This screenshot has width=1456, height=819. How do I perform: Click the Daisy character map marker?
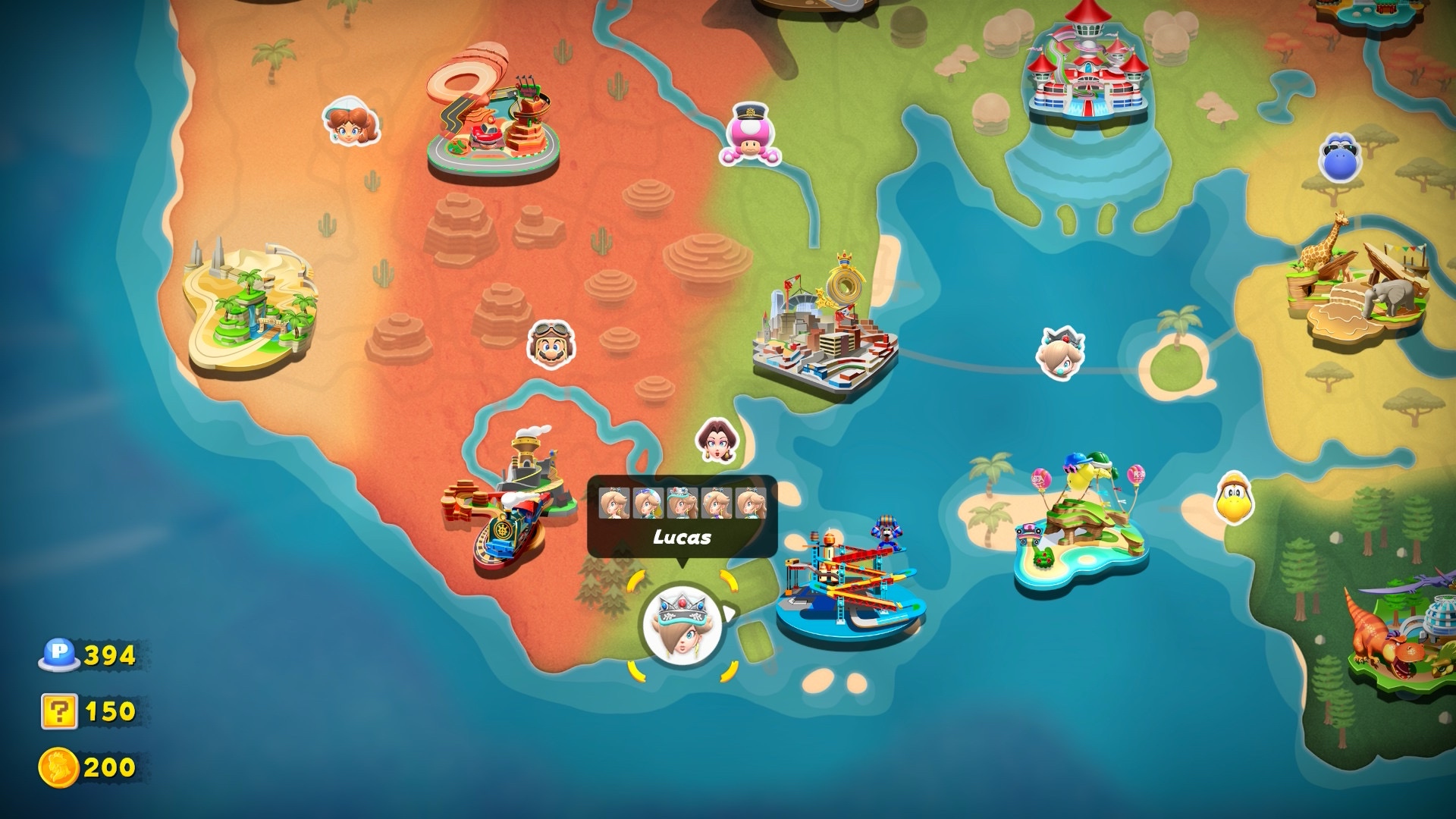tap(350, 124)
